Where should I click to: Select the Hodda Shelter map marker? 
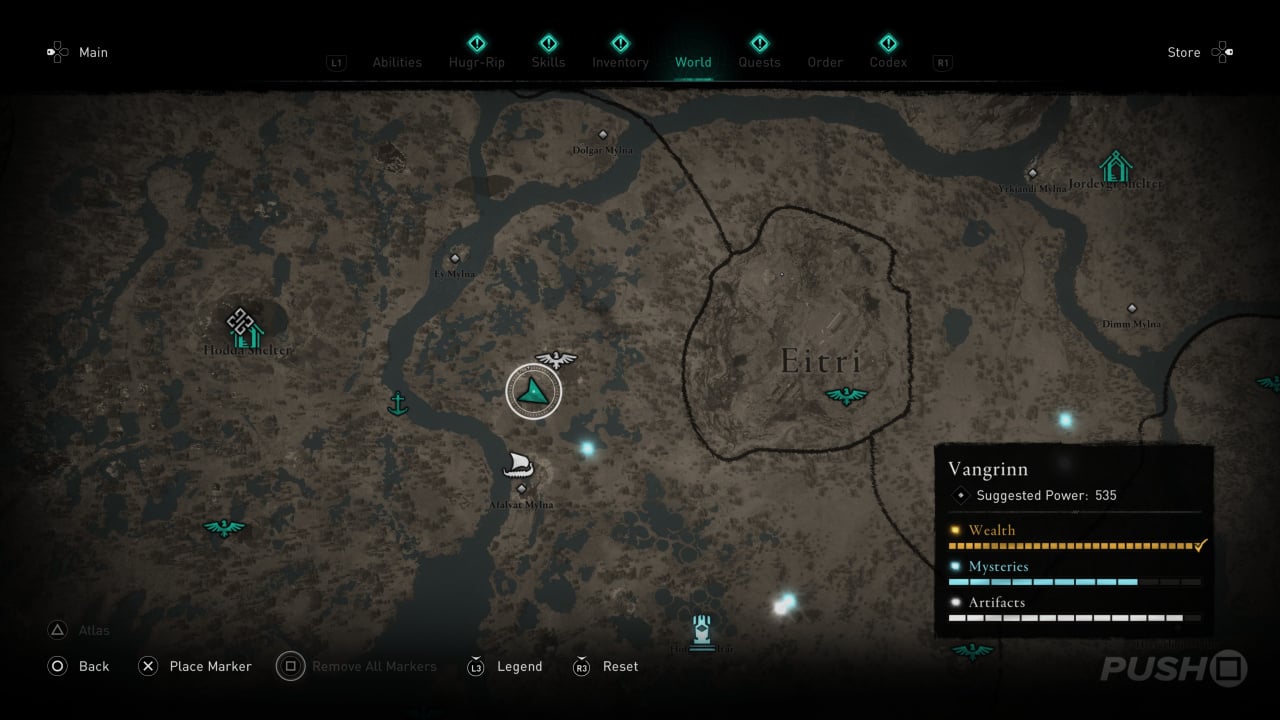245,329
